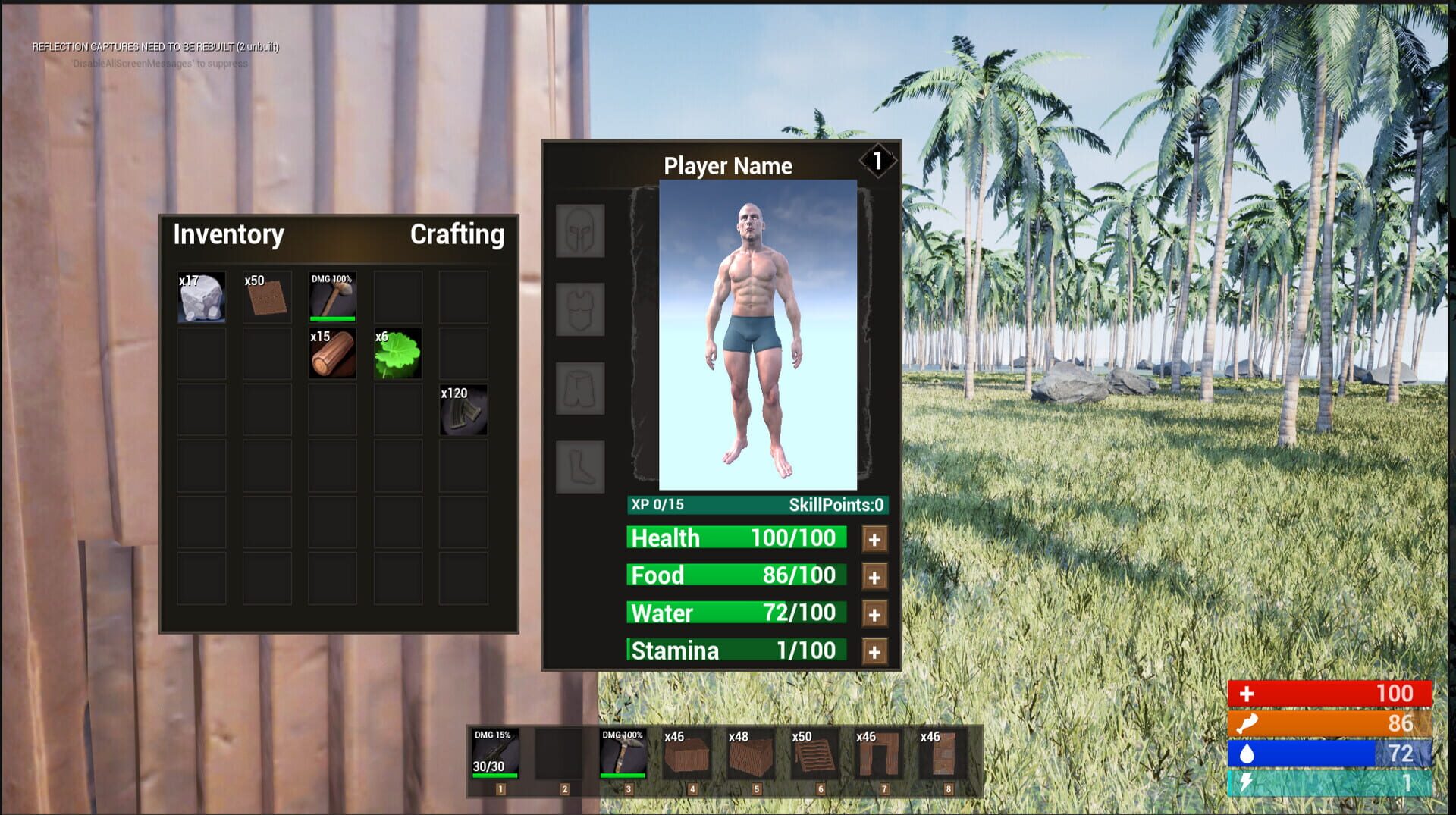The width and height of the screenshot is (1456, 815).
Task: Select the doorway frame x46 in slot 7
Action: (881, 754)
